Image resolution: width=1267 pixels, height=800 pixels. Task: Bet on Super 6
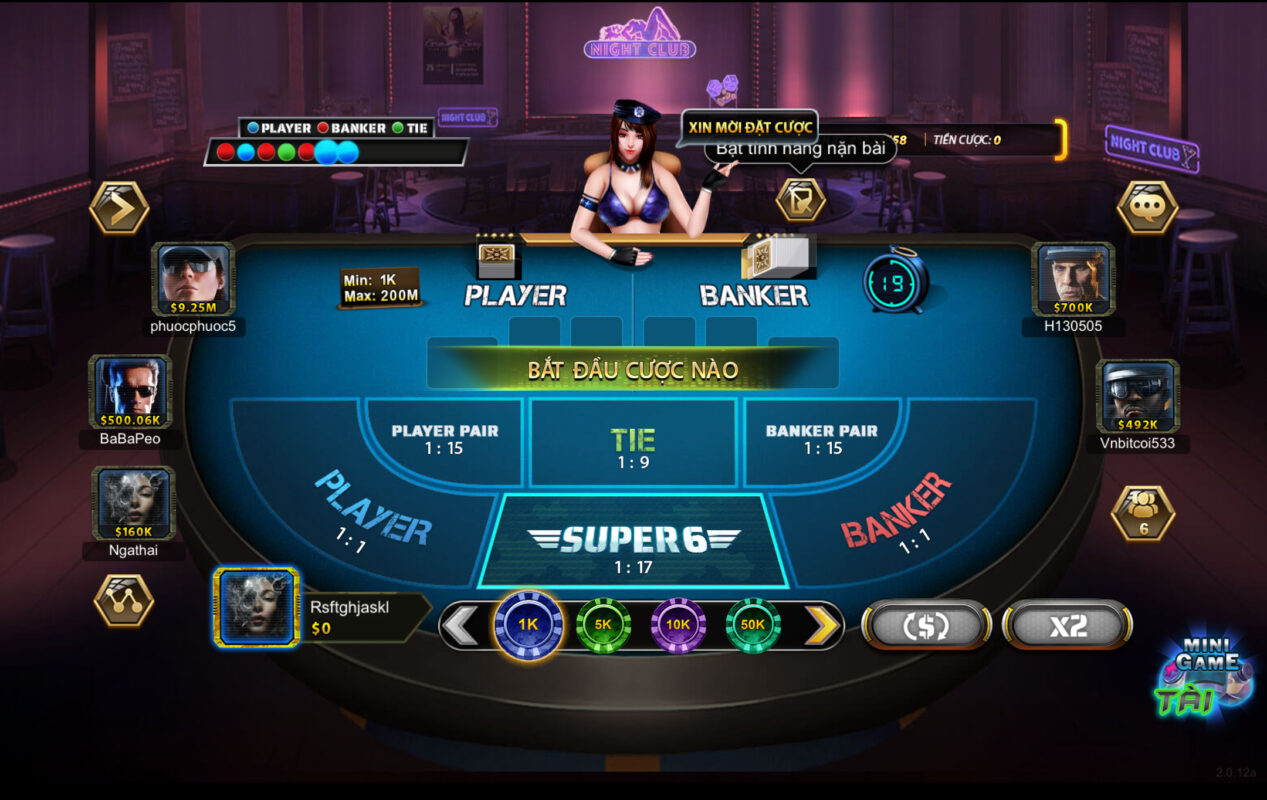point(633,546)
